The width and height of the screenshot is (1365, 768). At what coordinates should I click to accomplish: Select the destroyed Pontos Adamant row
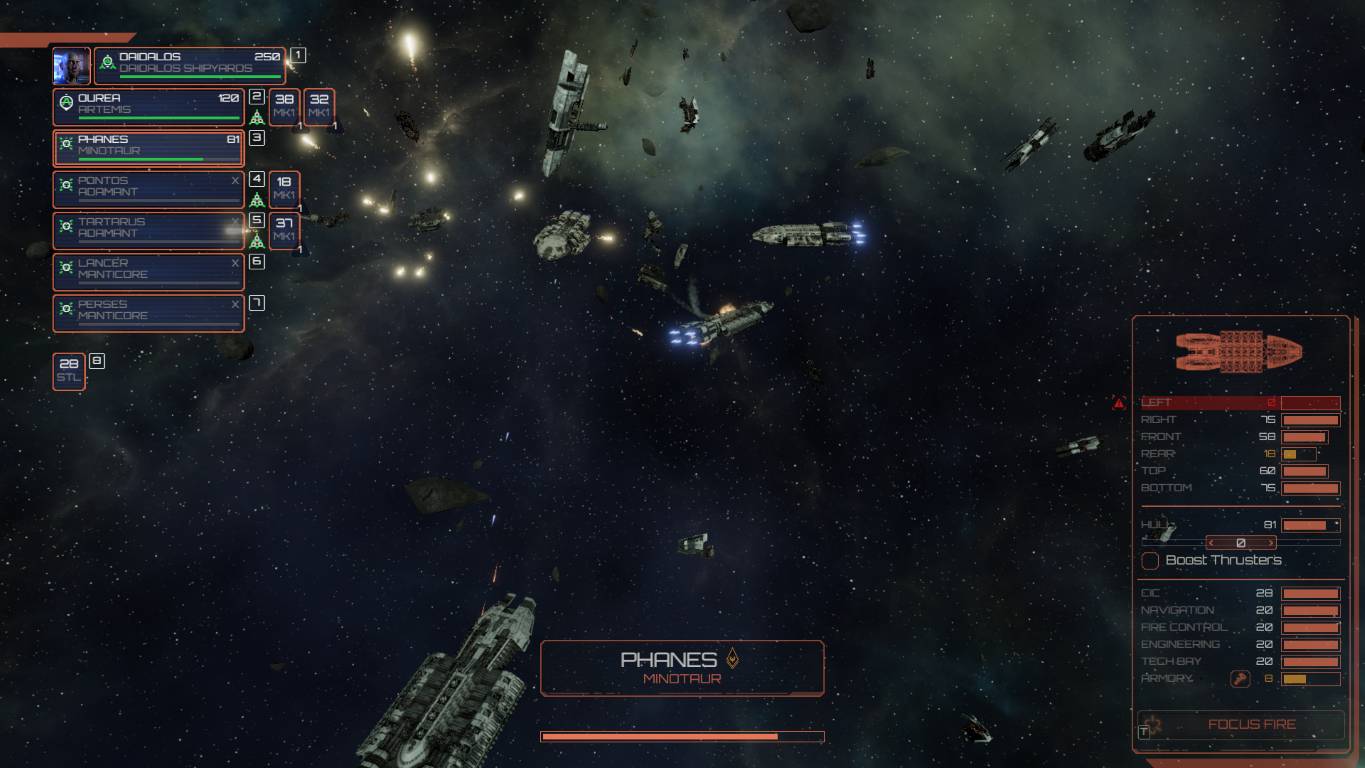click(x=149, y=189)
